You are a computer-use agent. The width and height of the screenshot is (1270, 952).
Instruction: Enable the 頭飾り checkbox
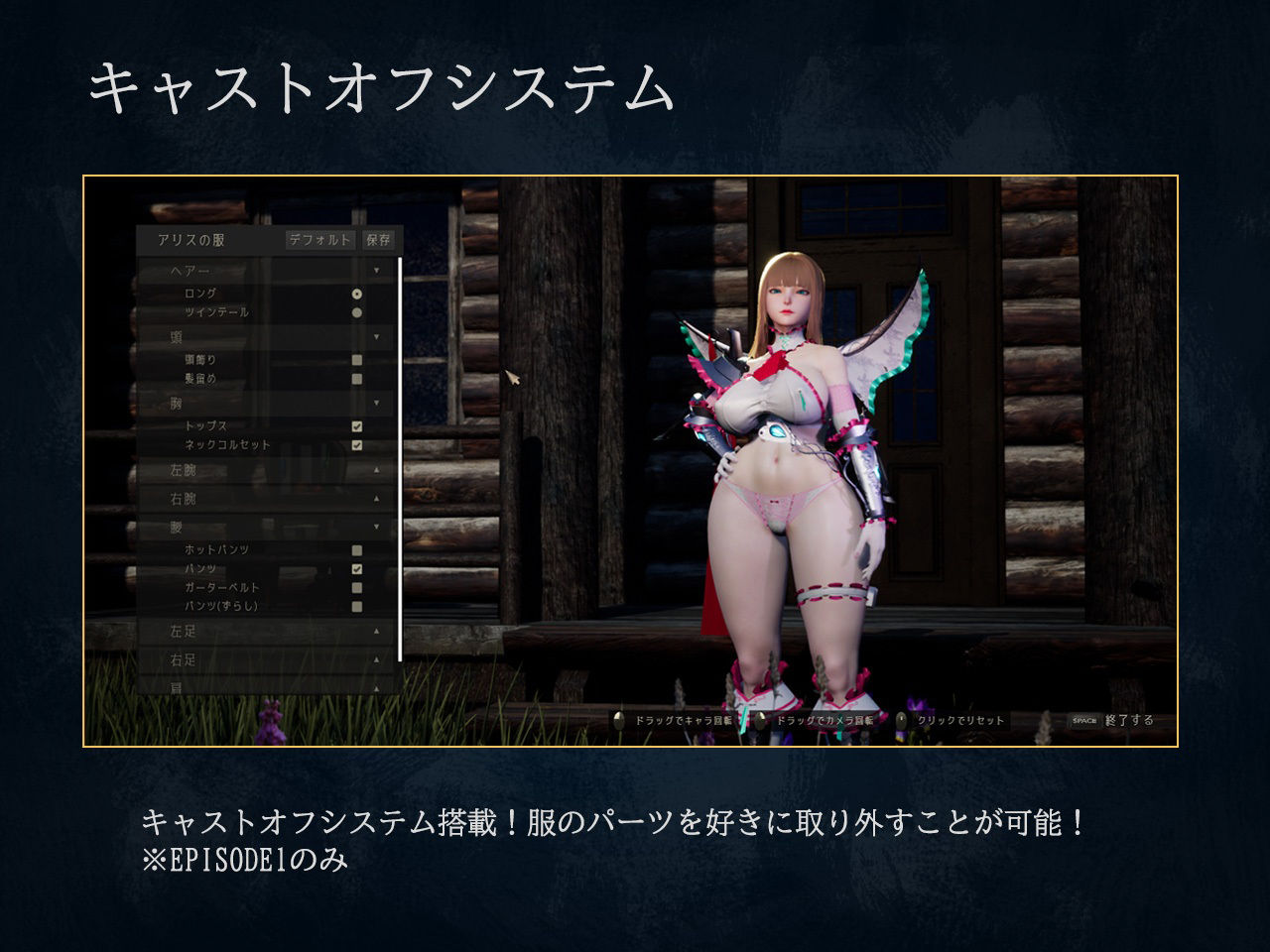tap(355, 359)
